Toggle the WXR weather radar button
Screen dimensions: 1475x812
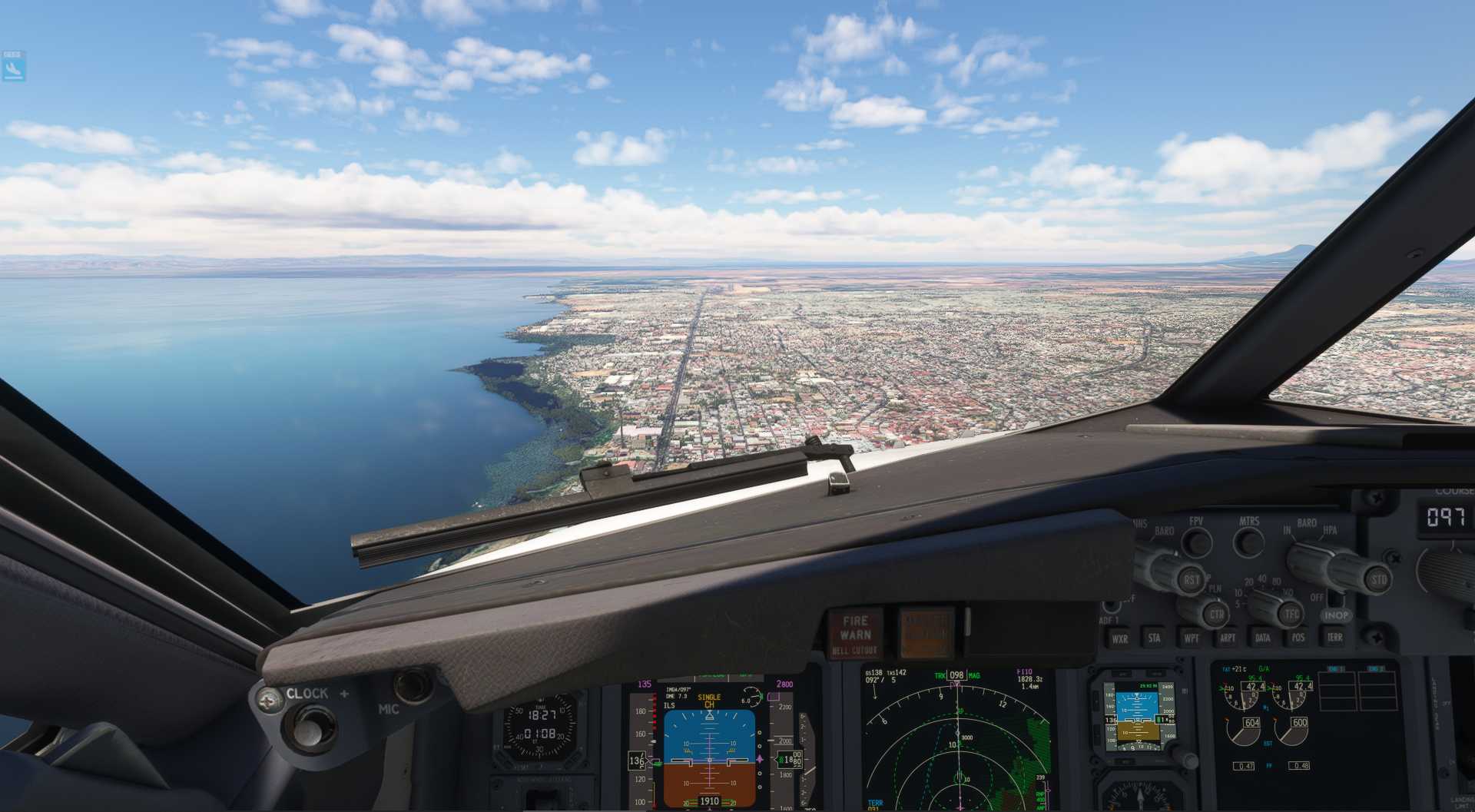point(1119,638)
